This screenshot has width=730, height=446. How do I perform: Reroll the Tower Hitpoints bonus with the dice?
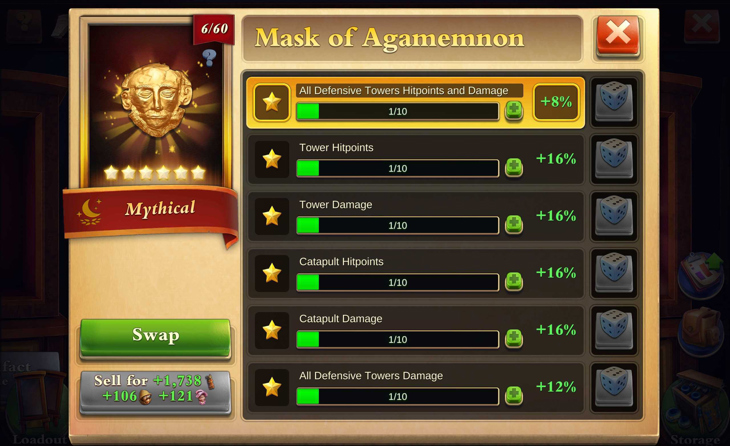(614, 159)
